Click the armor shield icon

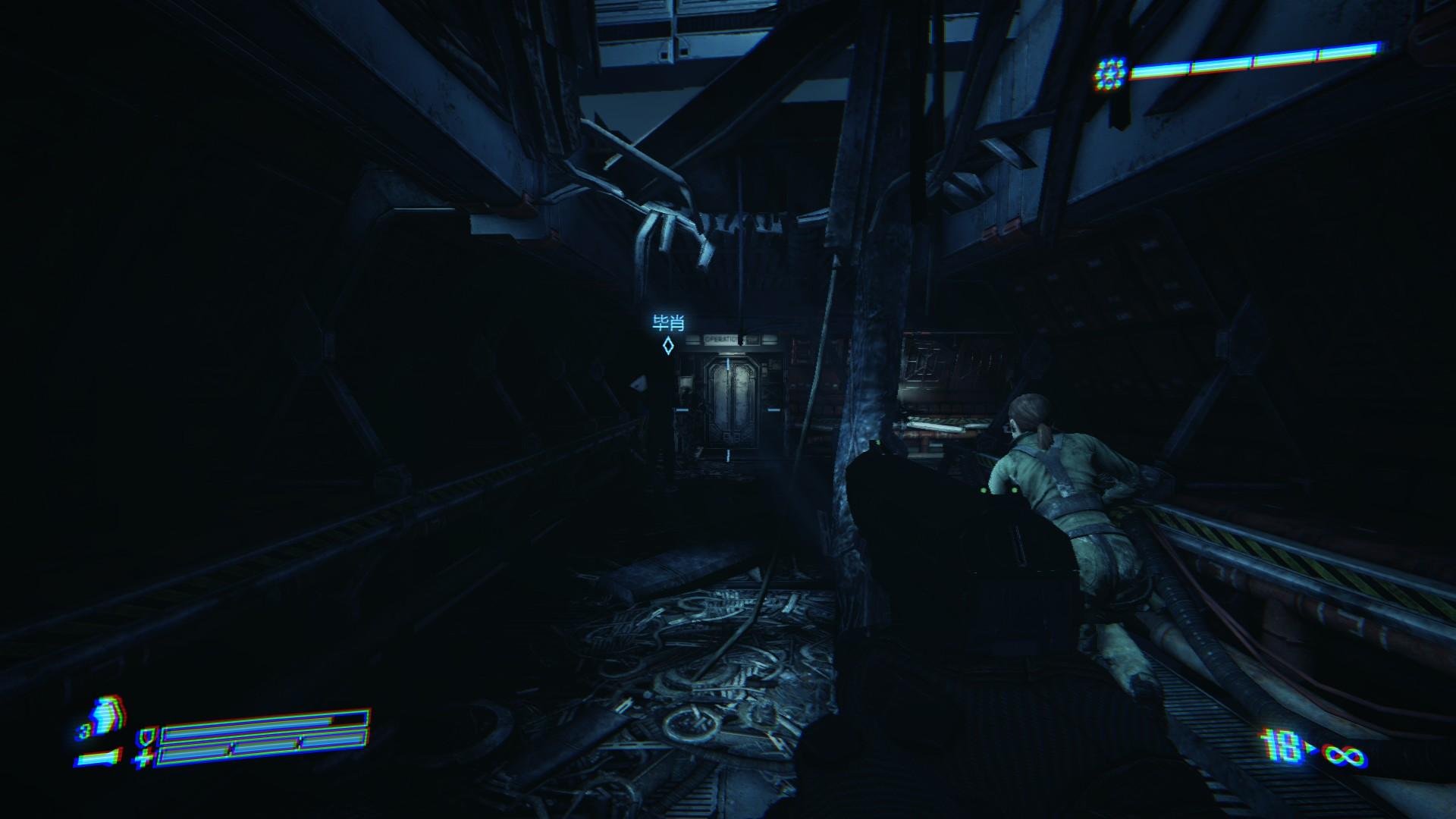point(145,736)
